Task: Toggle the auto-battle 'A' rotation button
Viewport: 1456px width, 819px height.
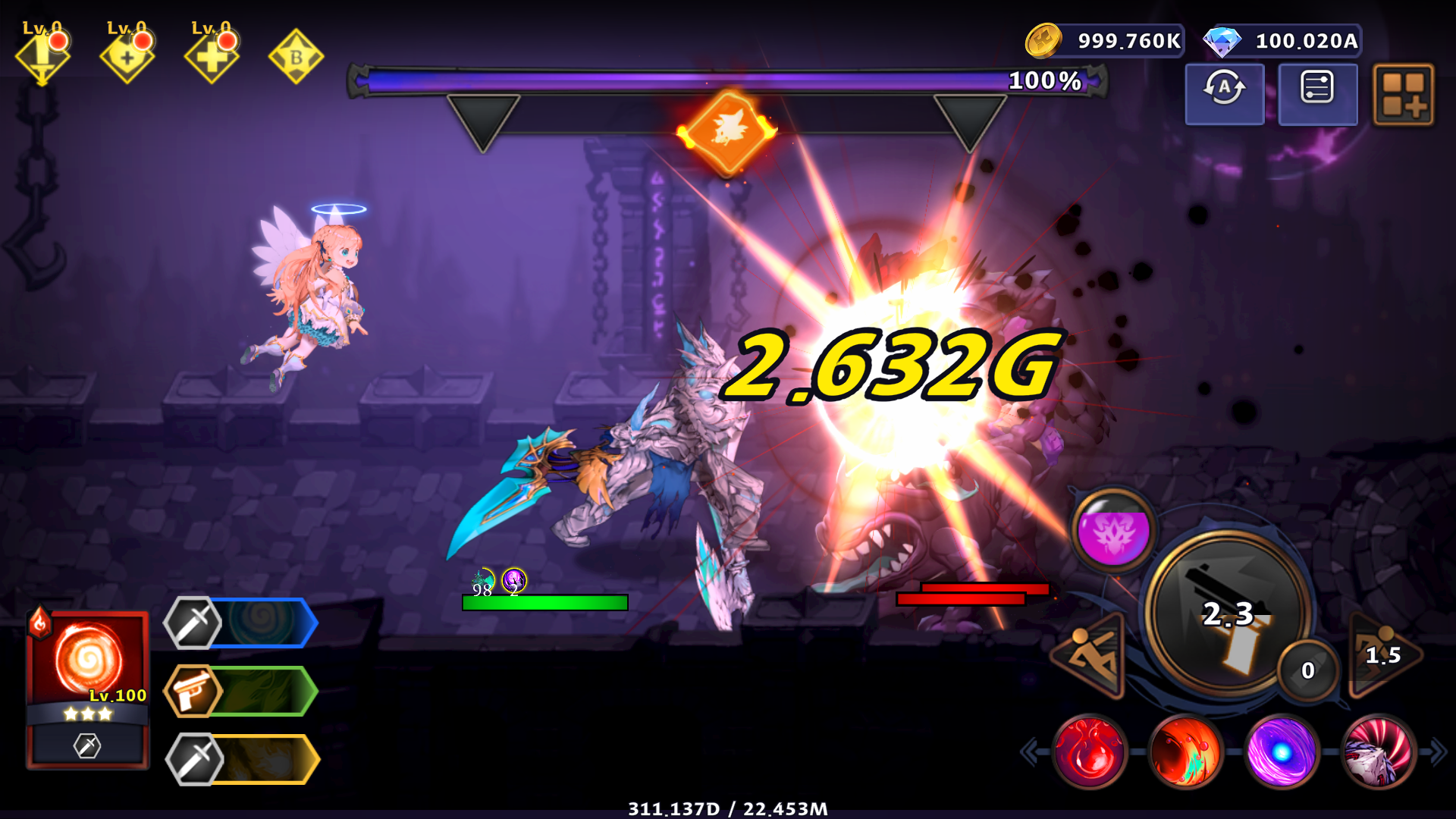Action: point(1224,93)
